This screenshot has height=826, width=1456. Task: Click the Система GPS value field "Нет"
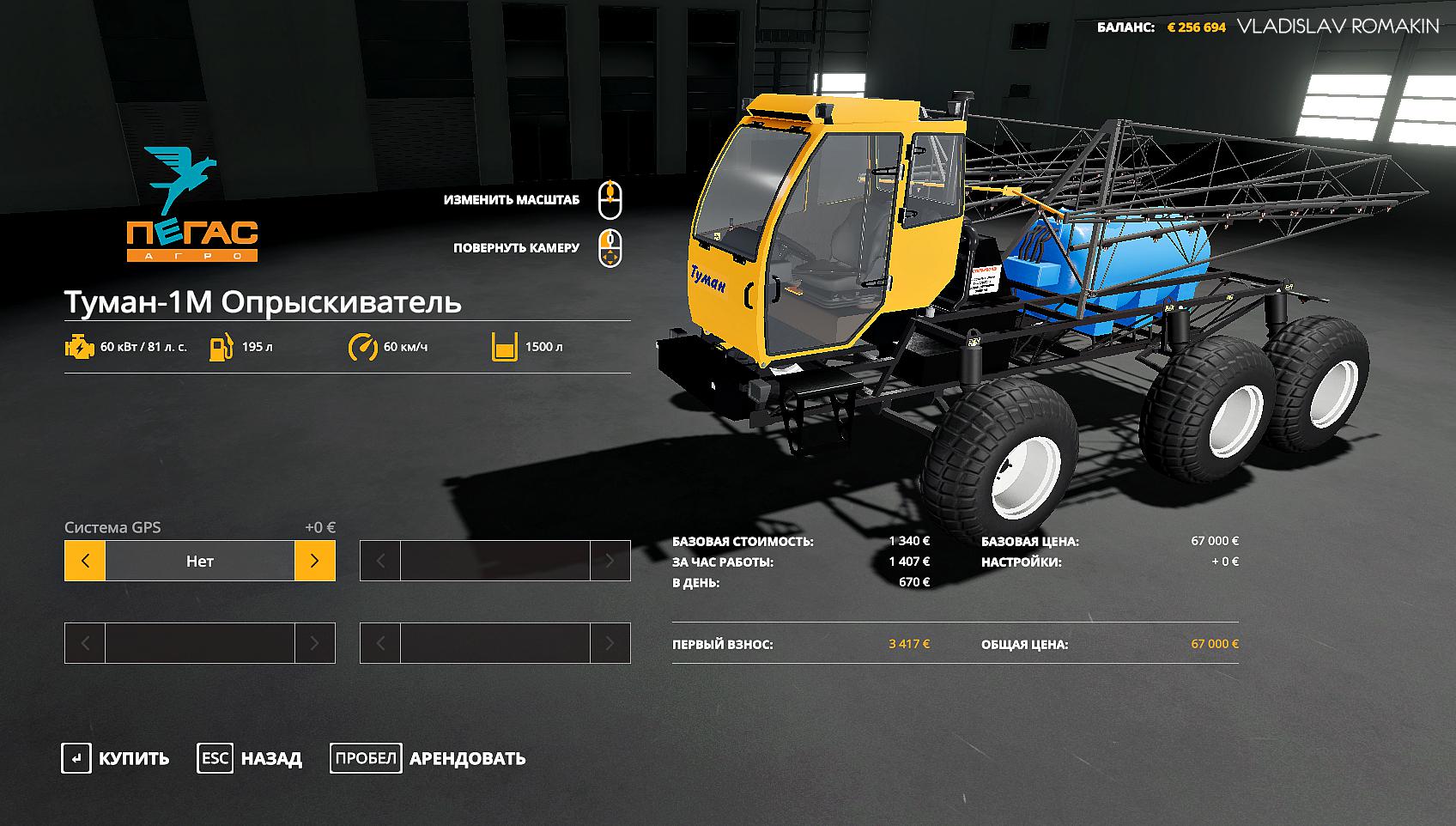[199, 561]
